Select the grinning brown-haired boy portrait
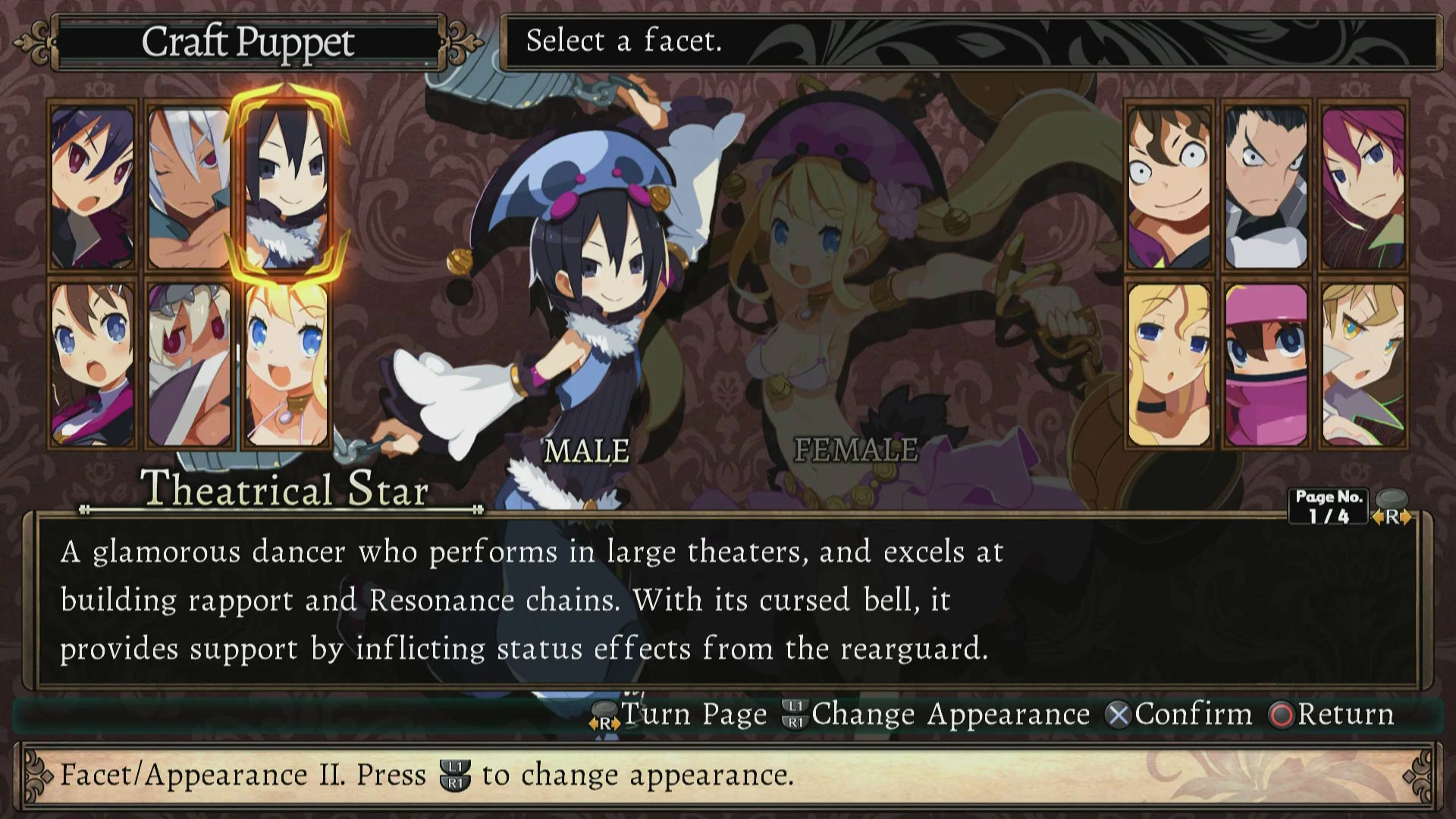Screen dimensions: 1456x819 click(1168, 186)
